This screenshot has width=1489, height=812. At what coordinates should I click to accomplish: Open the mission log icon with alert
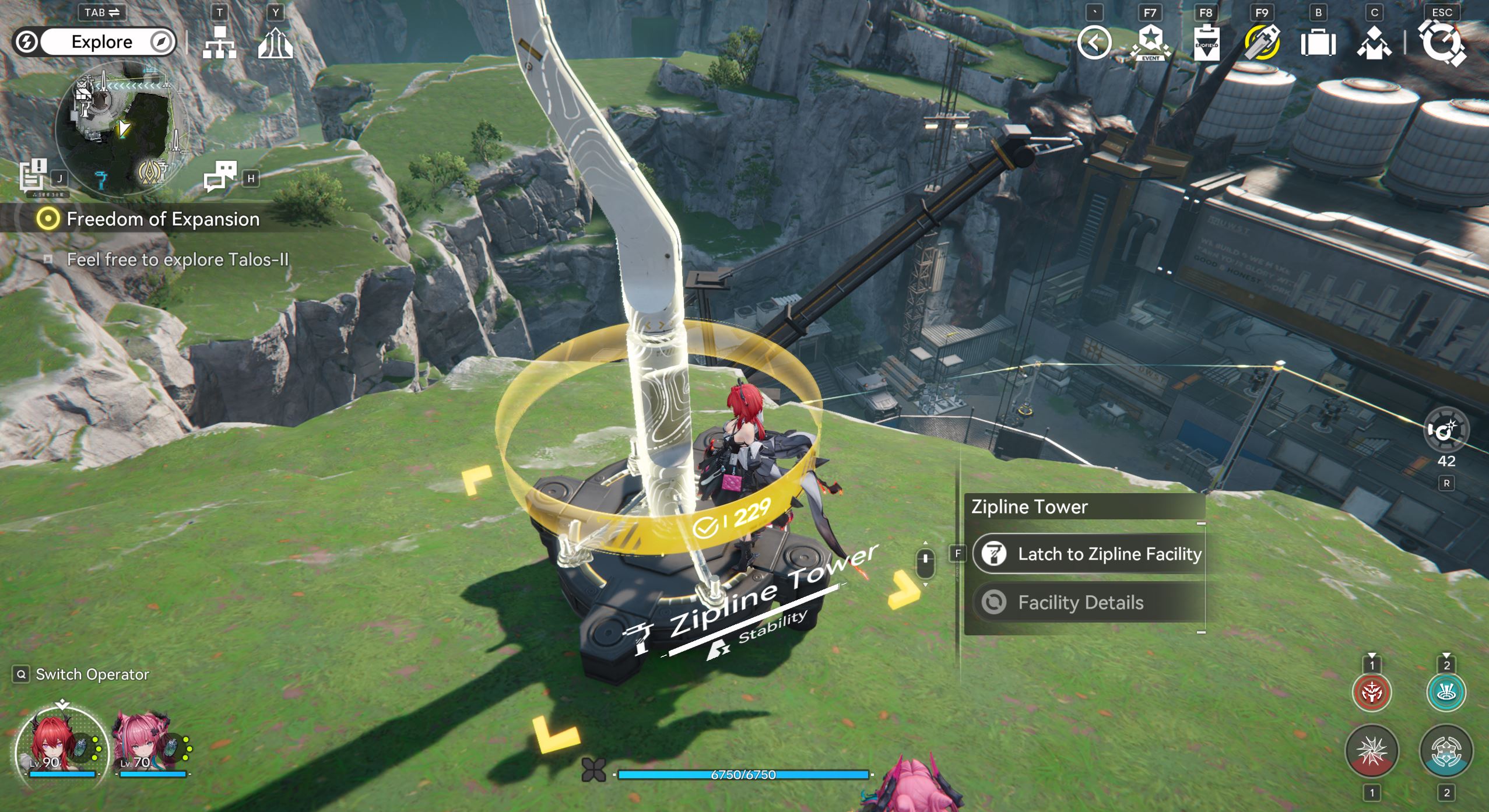pyautogui.click(x=33, y=175)
